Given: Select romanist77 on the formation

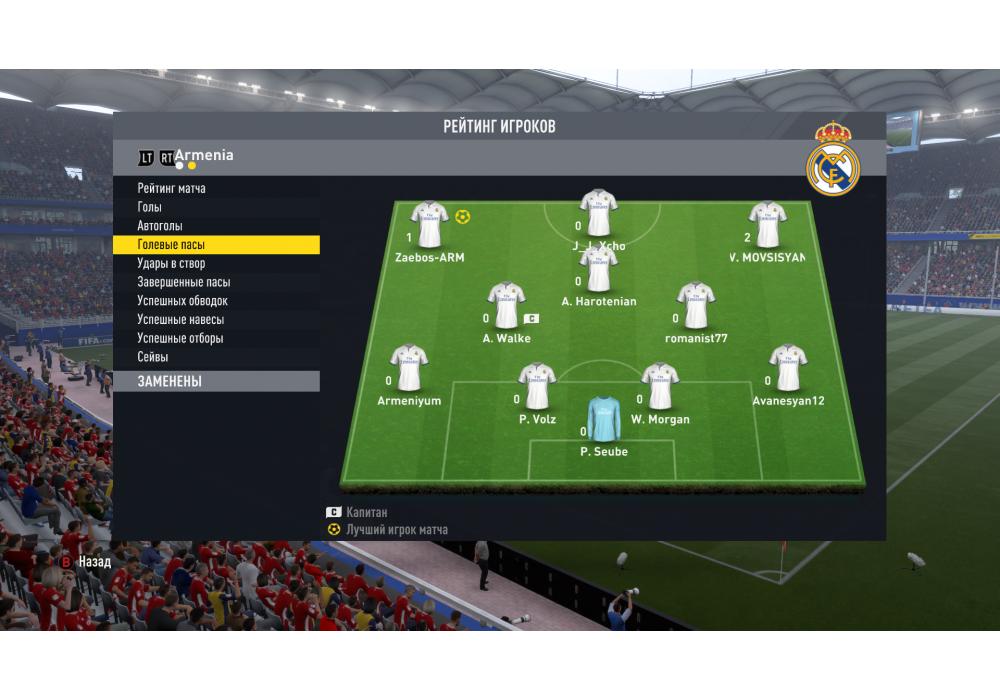Looking at the screenshot, I should click(x=696, y=305).
